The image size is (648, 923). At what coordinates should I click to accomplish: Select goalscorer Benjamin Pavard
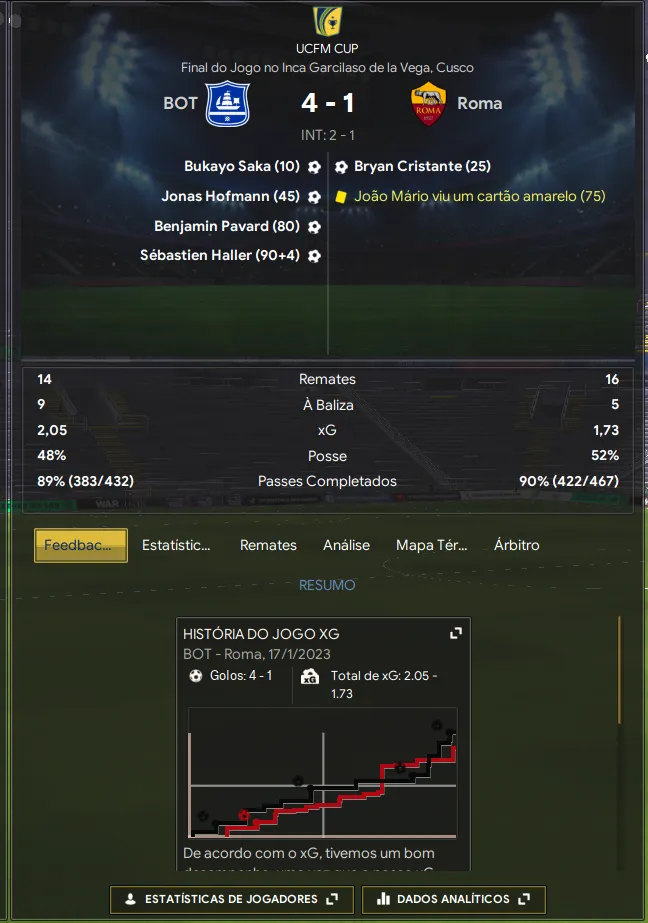(x=226, y=226)
